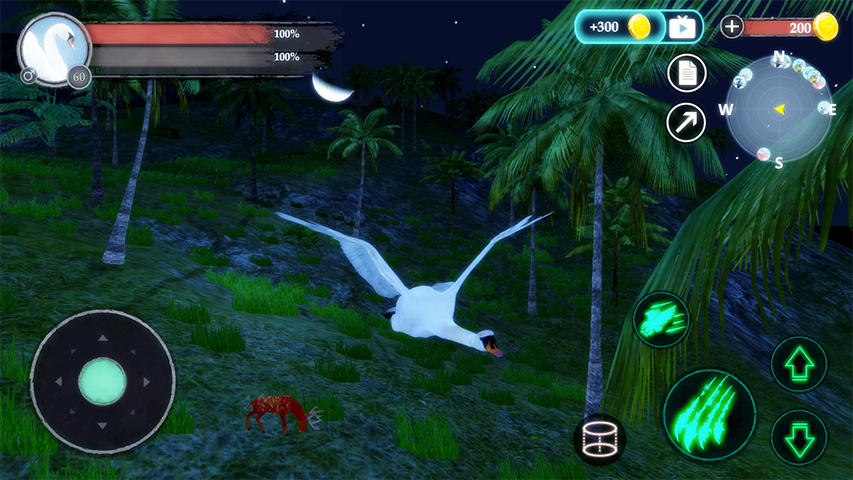Screen dimensions: 853x480
Task: Open the quest document icon
Action: coord(686,73)
